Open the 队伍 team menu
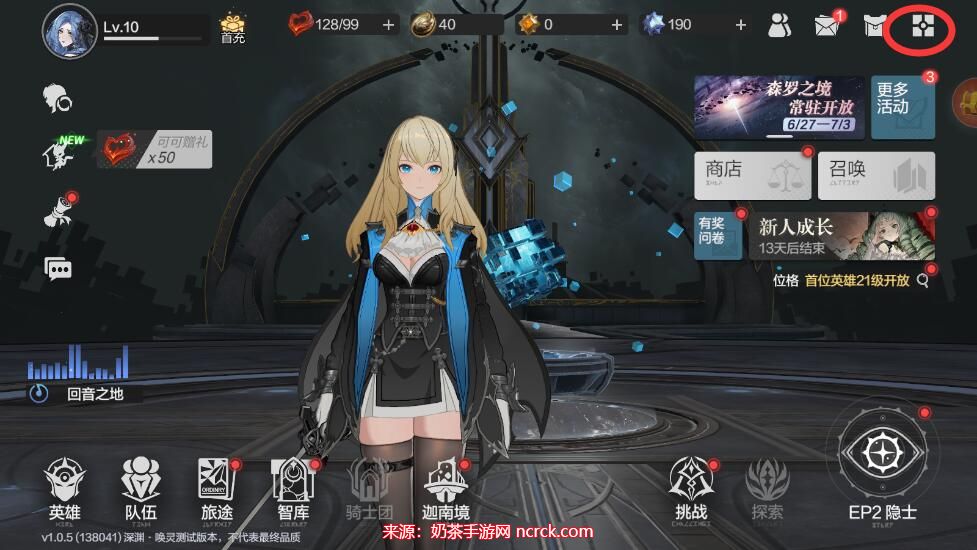Viewport: 977px width, 550px height. 141,489
